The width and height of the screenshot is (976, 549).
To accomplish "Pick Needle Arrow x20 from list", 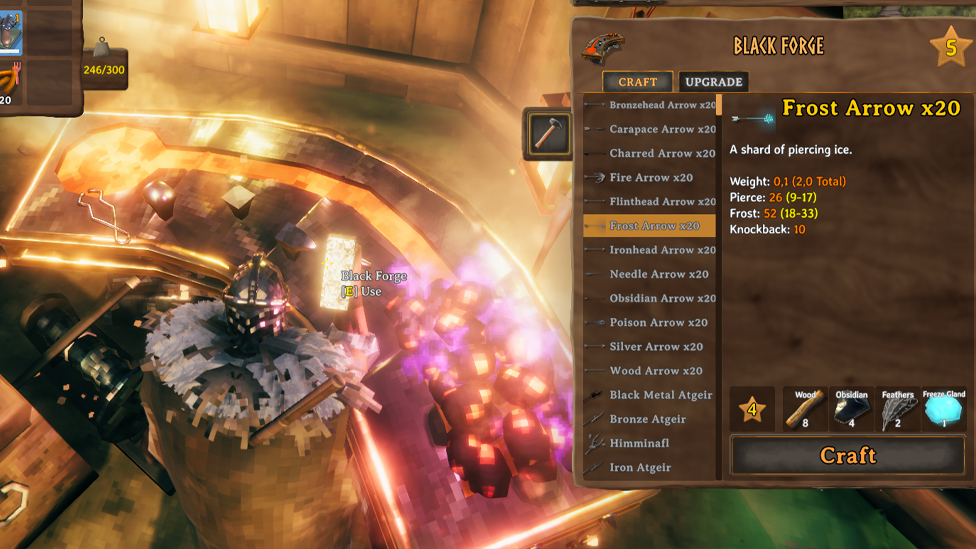I will point(658,274).
